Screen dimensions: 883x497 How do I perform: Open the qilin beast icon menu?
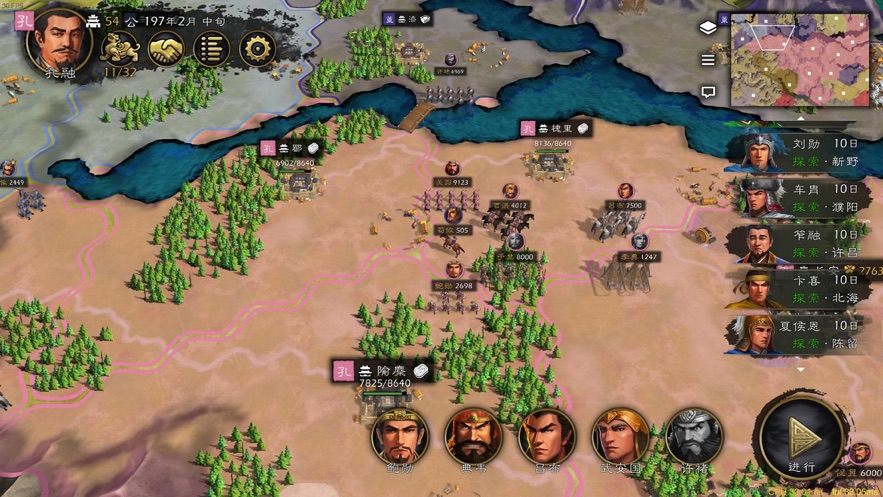pyautogui.click(x=120, y=48)
